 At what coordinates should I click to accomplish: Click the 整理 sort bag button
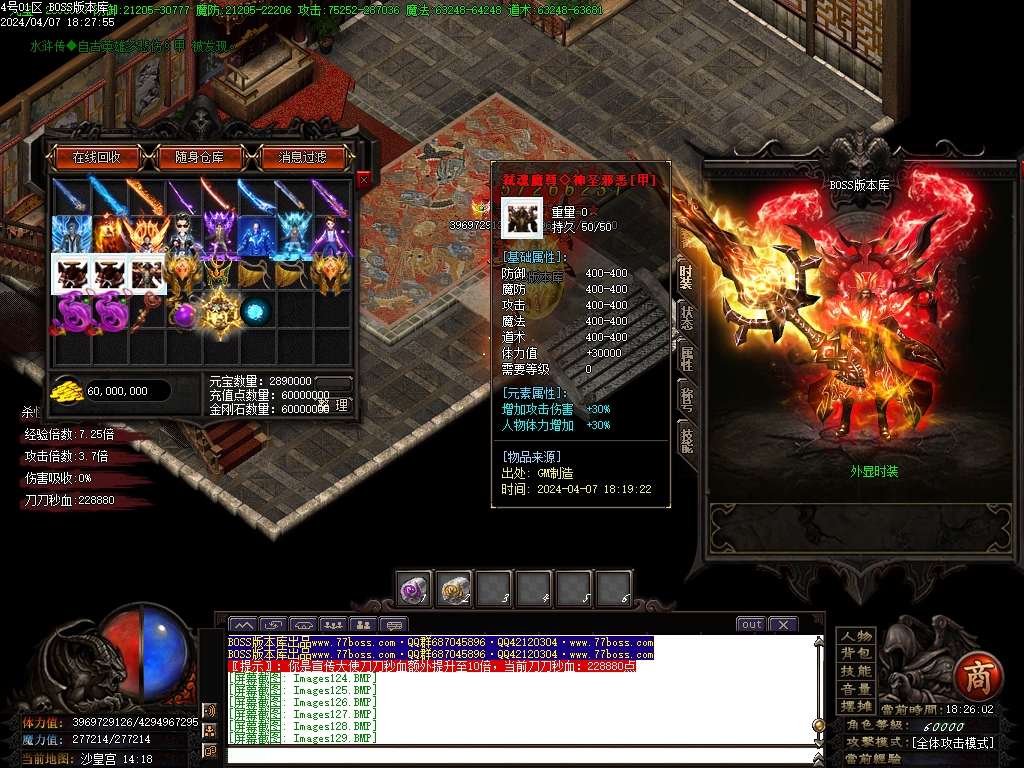point(337,406)
